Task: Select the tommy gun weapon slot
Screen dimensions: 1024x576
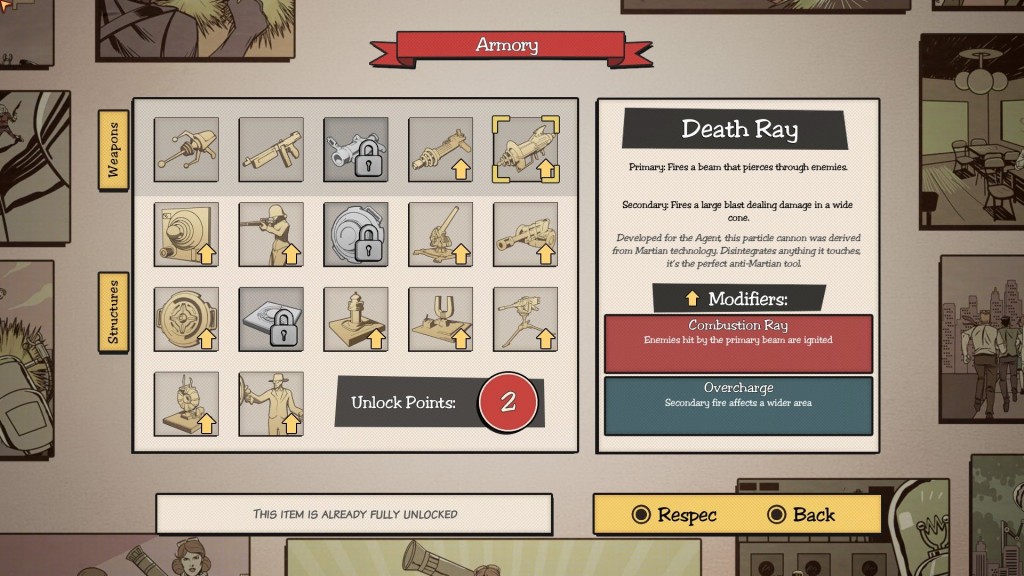Action: tap(271, 150)
